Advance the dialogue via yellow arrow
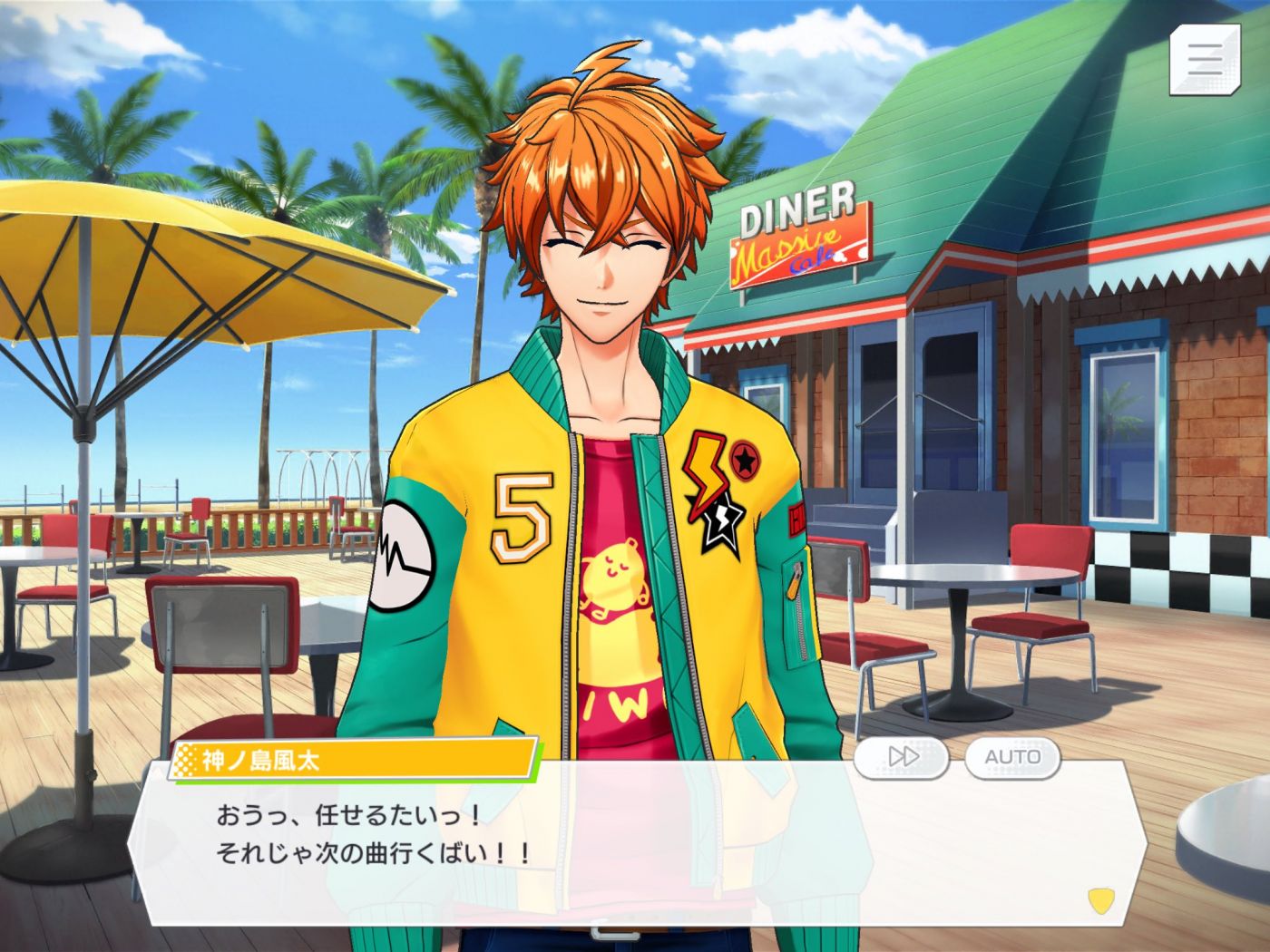This screenshot has height=952, width=1270. point(1099,900)
